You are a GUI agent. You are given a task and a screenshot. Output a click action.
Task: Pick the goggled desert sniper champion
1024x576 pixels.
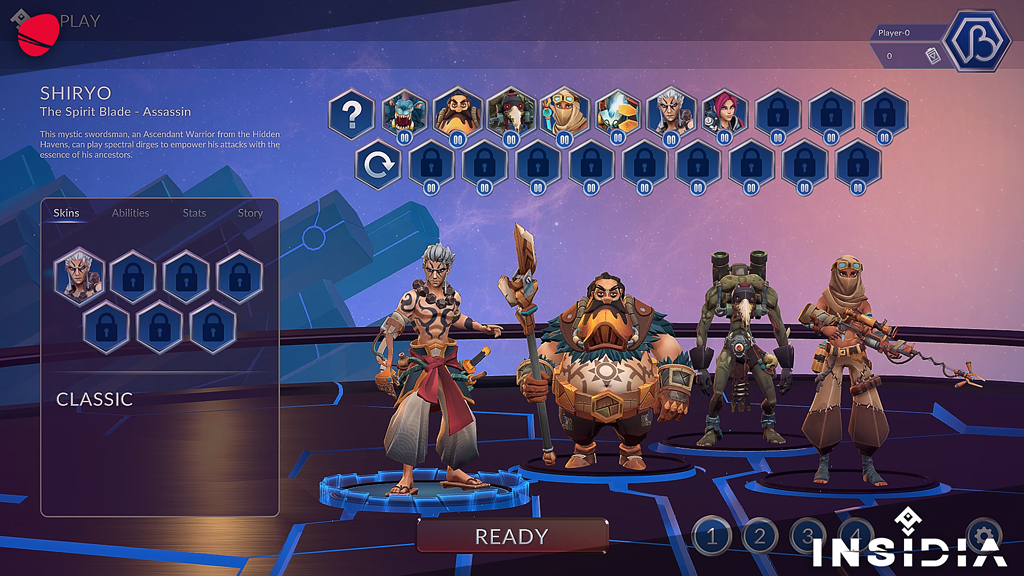tap(564, 113)
